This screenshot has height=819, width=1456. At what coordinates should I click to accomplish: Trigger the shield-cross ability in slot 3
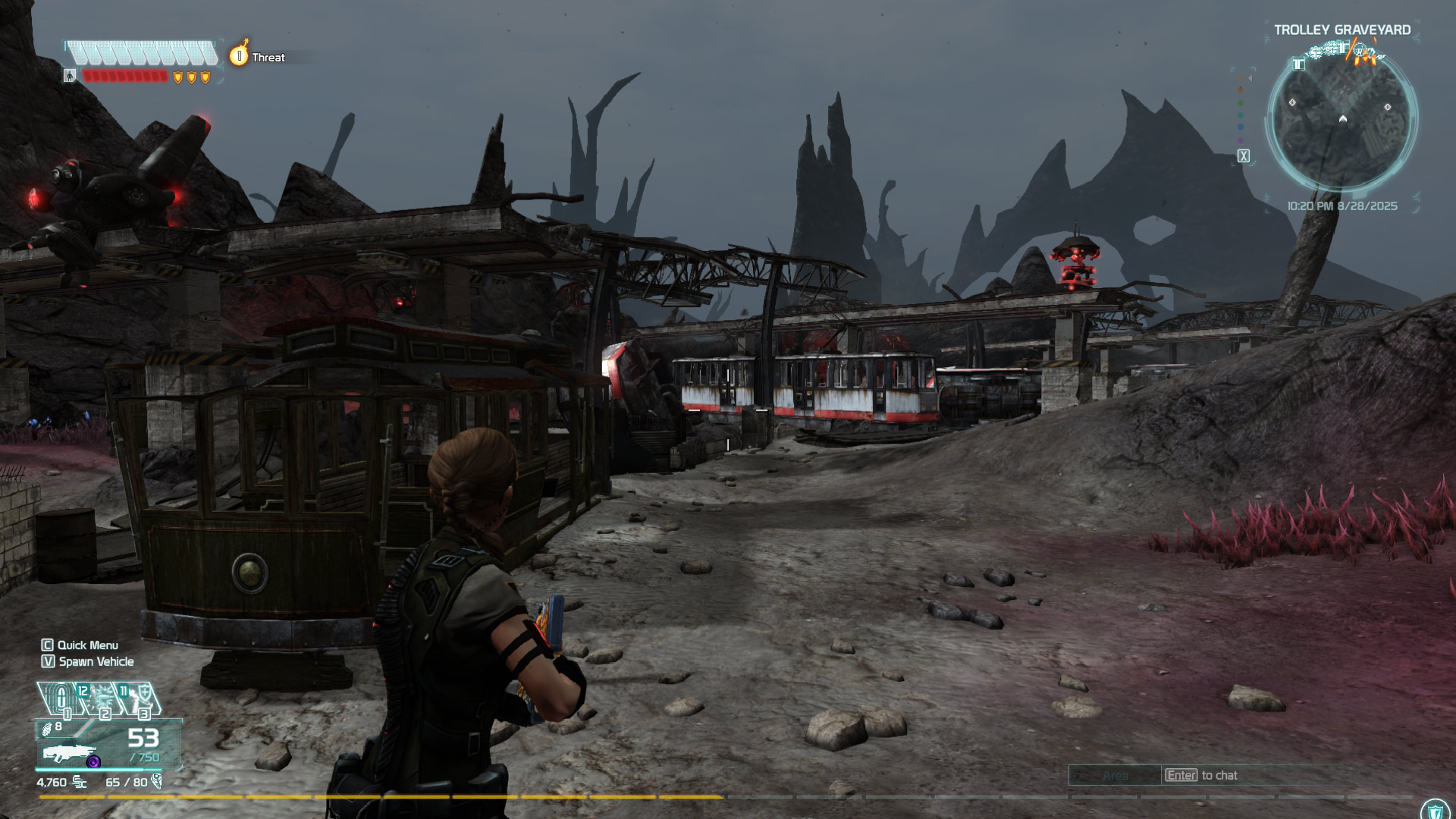coord(143,698)
